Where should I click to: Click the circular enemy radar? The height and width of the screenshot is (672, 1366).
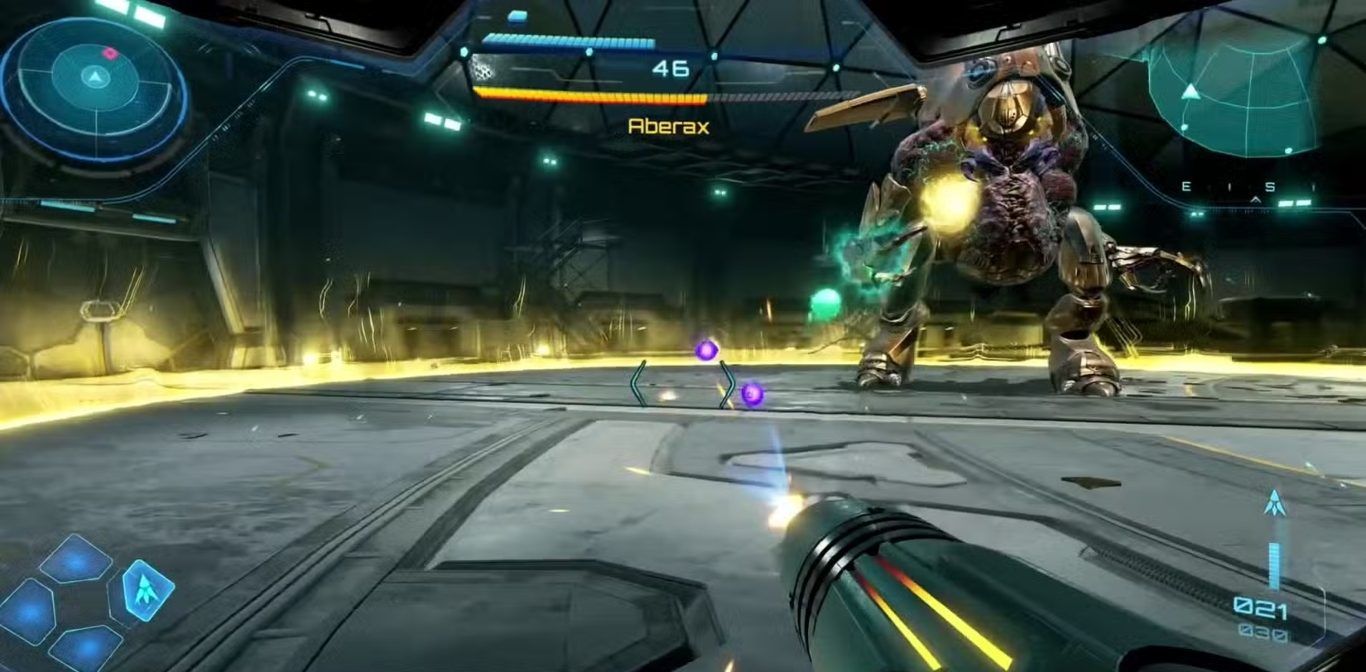point(94,88)
